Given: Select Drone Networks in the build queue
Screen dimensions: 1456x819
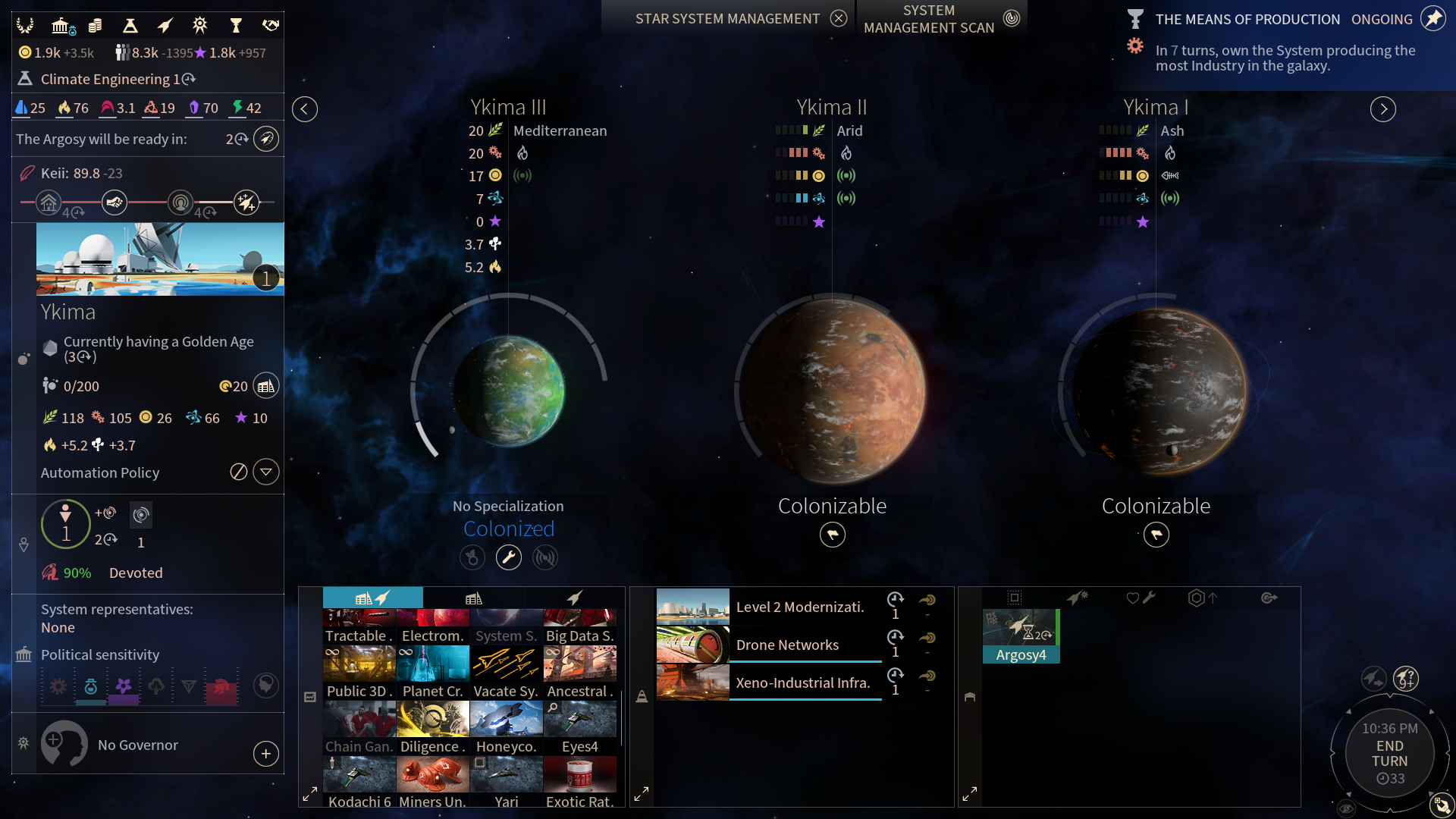Looking at the screenshot, I should (x=787, y=645).
